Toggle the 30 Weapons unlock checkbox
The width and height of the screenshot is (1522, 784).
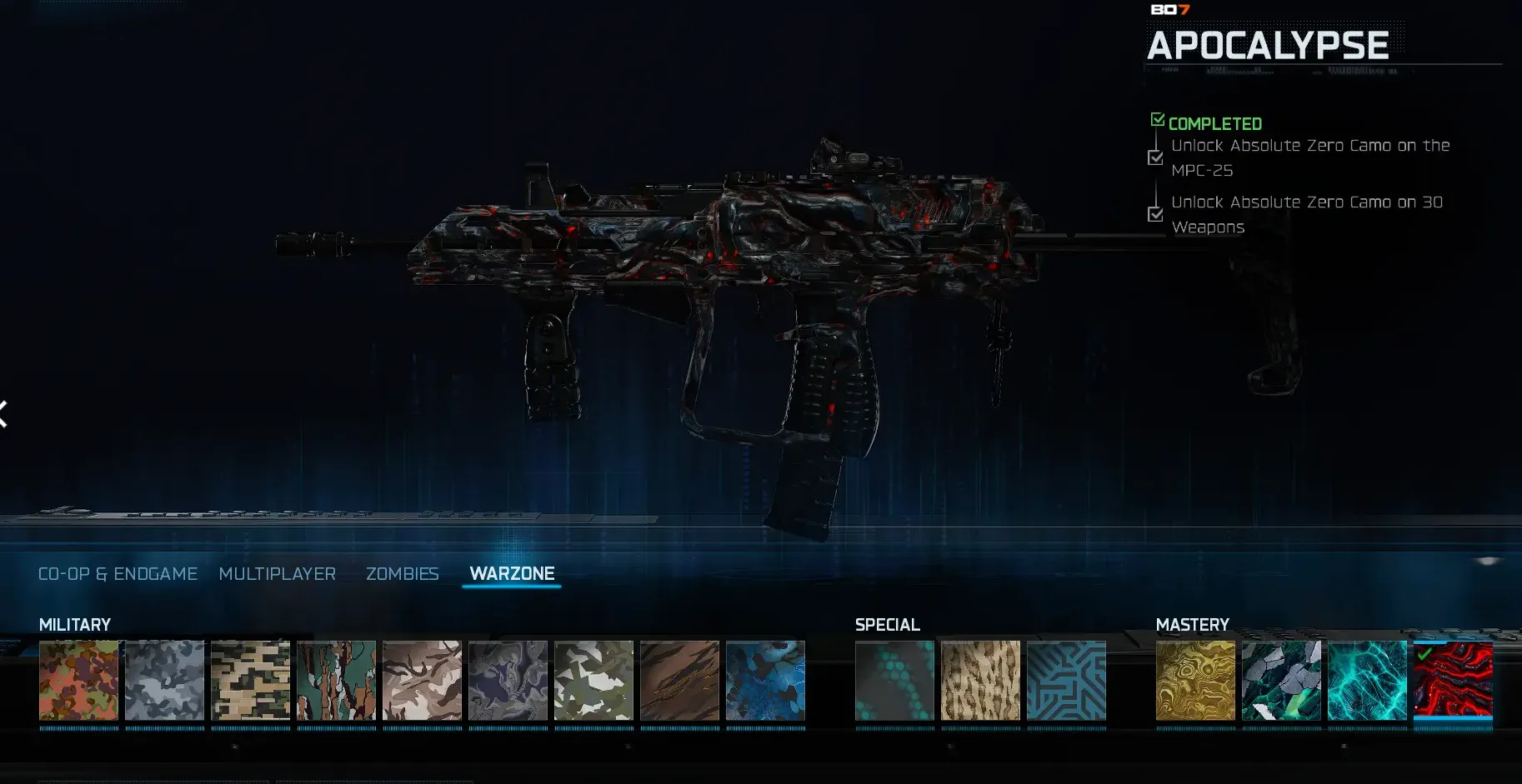[1156, 214]
